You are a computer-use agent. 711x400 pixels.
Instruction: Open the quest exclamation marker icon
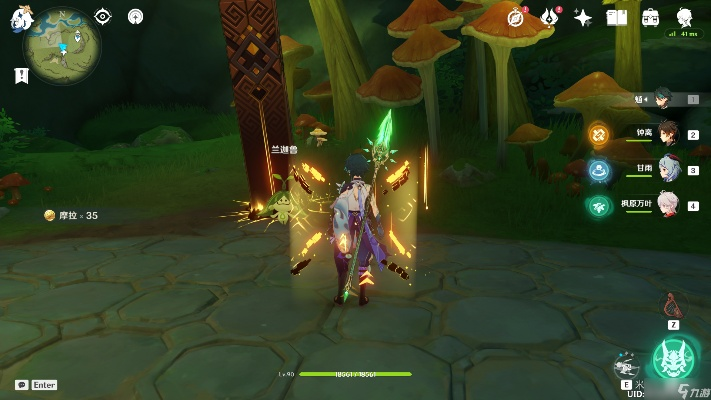tap(20, 75)
